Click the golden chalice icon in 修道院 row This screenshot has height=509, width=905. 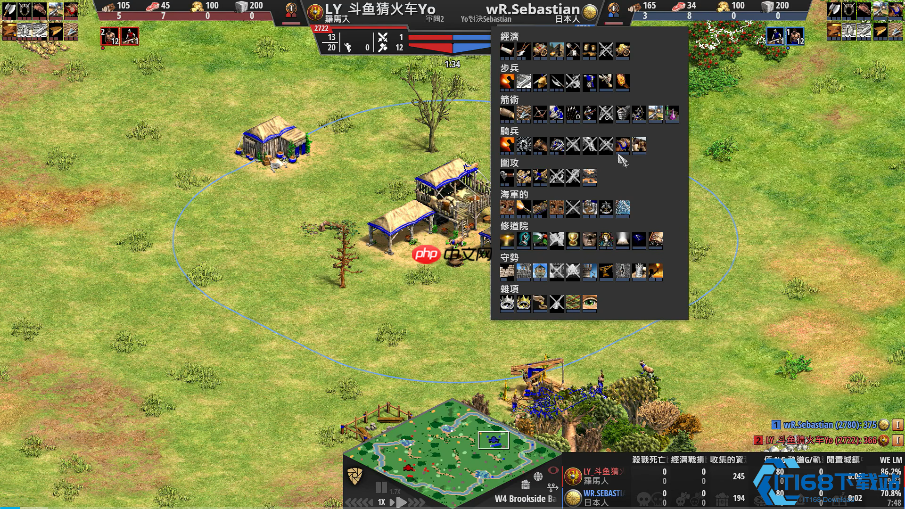[572, 239]
